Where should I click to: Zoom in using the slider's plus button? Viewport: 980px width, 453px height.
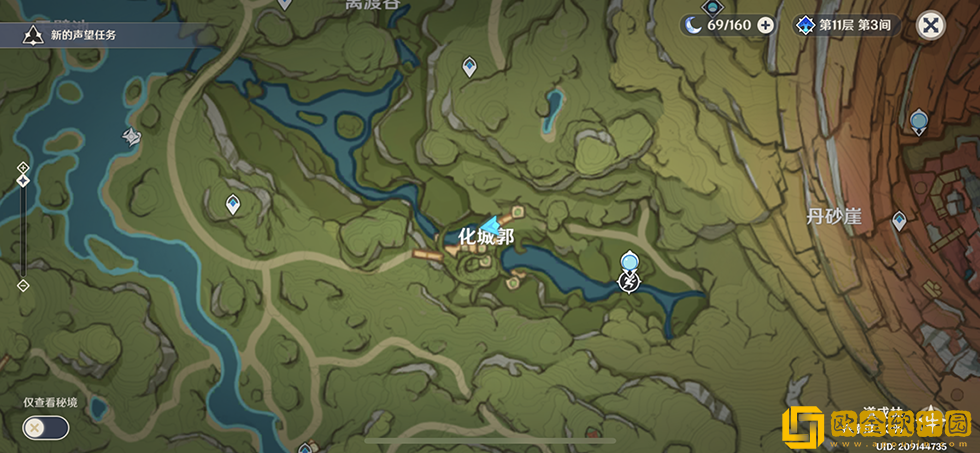(x=23, y=166)
